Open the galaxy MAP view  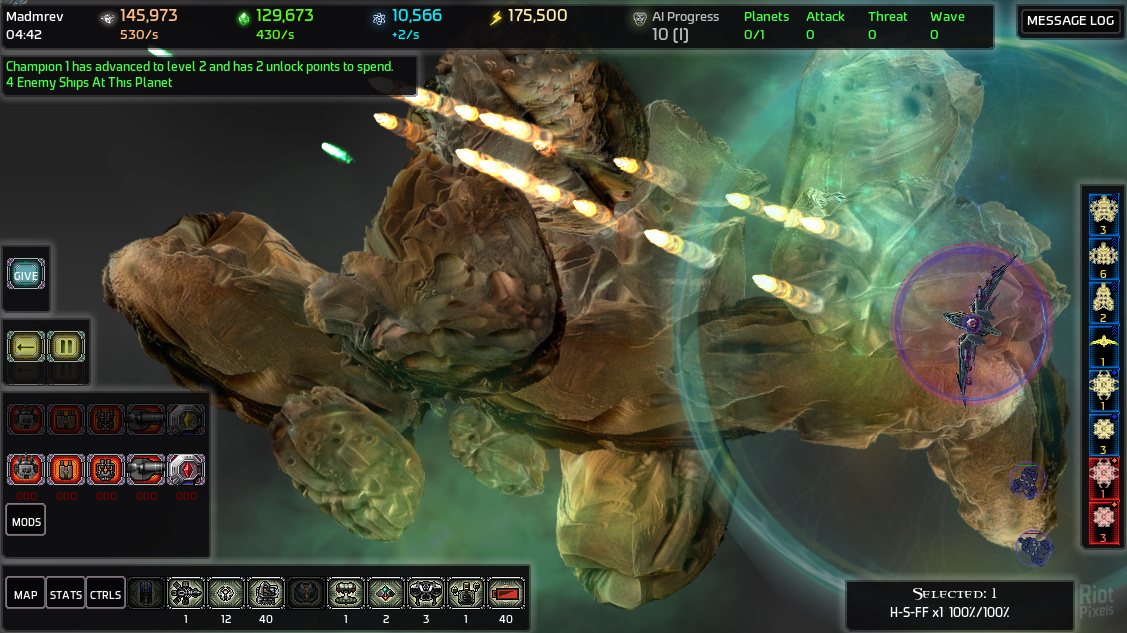[x=25, y=595]
